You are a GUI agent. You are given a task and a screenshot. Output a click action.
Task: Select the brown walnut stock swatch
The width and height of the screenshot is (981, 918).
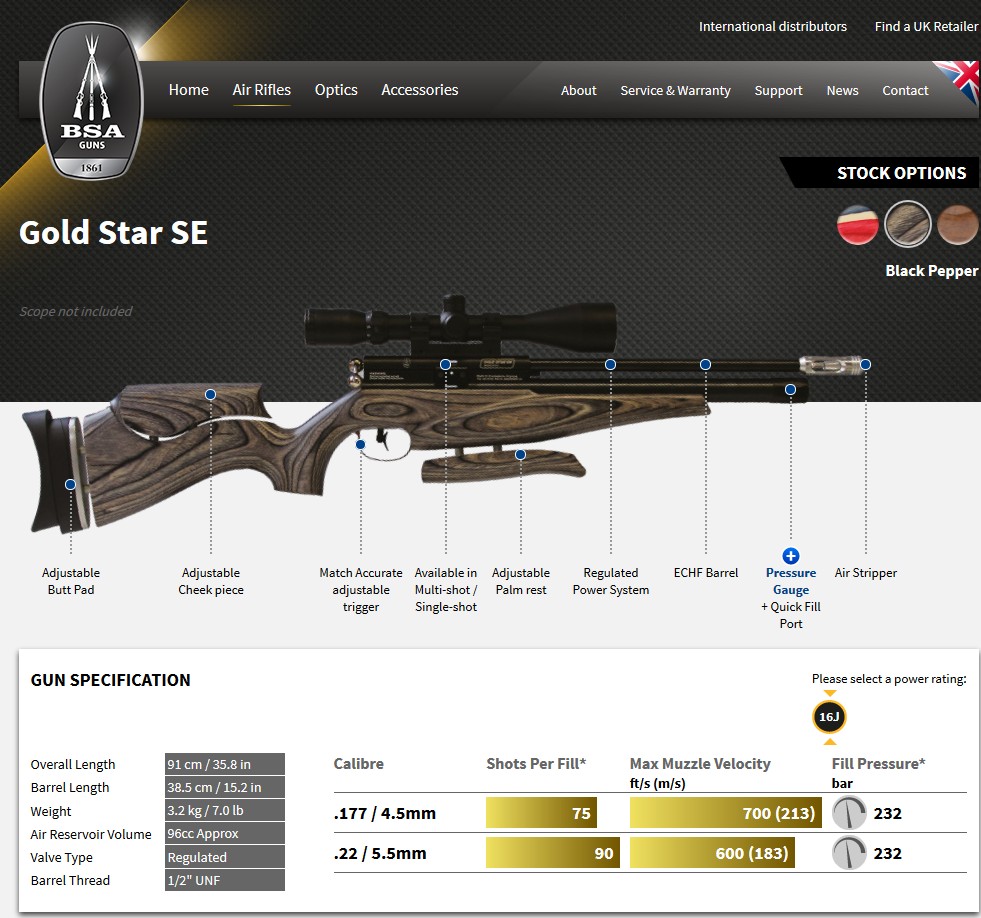click(x=957, y=224)
